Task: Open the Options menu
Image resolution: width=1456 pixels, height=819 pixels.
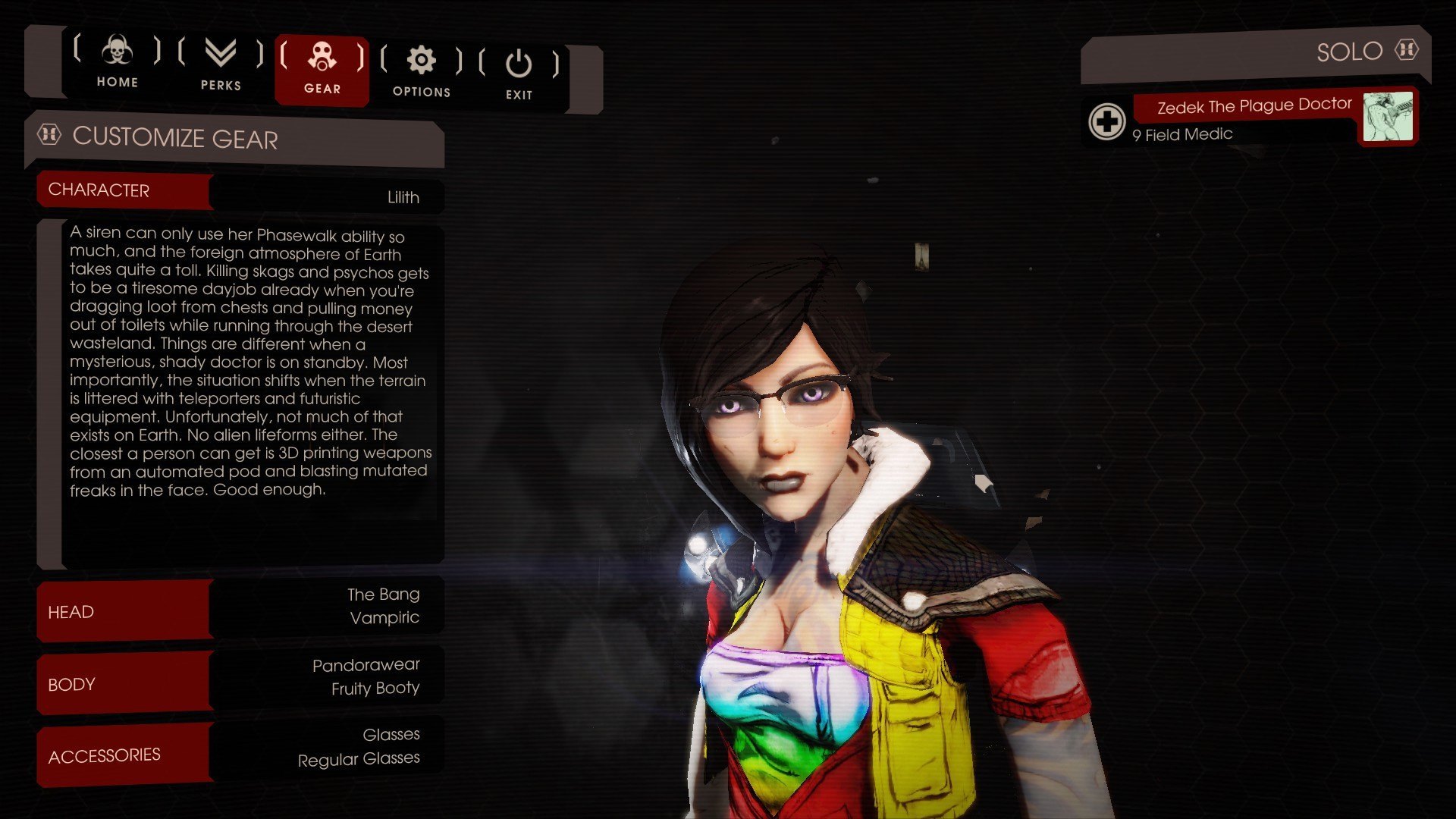Action: pyautogui.click(x=422, y=71)
